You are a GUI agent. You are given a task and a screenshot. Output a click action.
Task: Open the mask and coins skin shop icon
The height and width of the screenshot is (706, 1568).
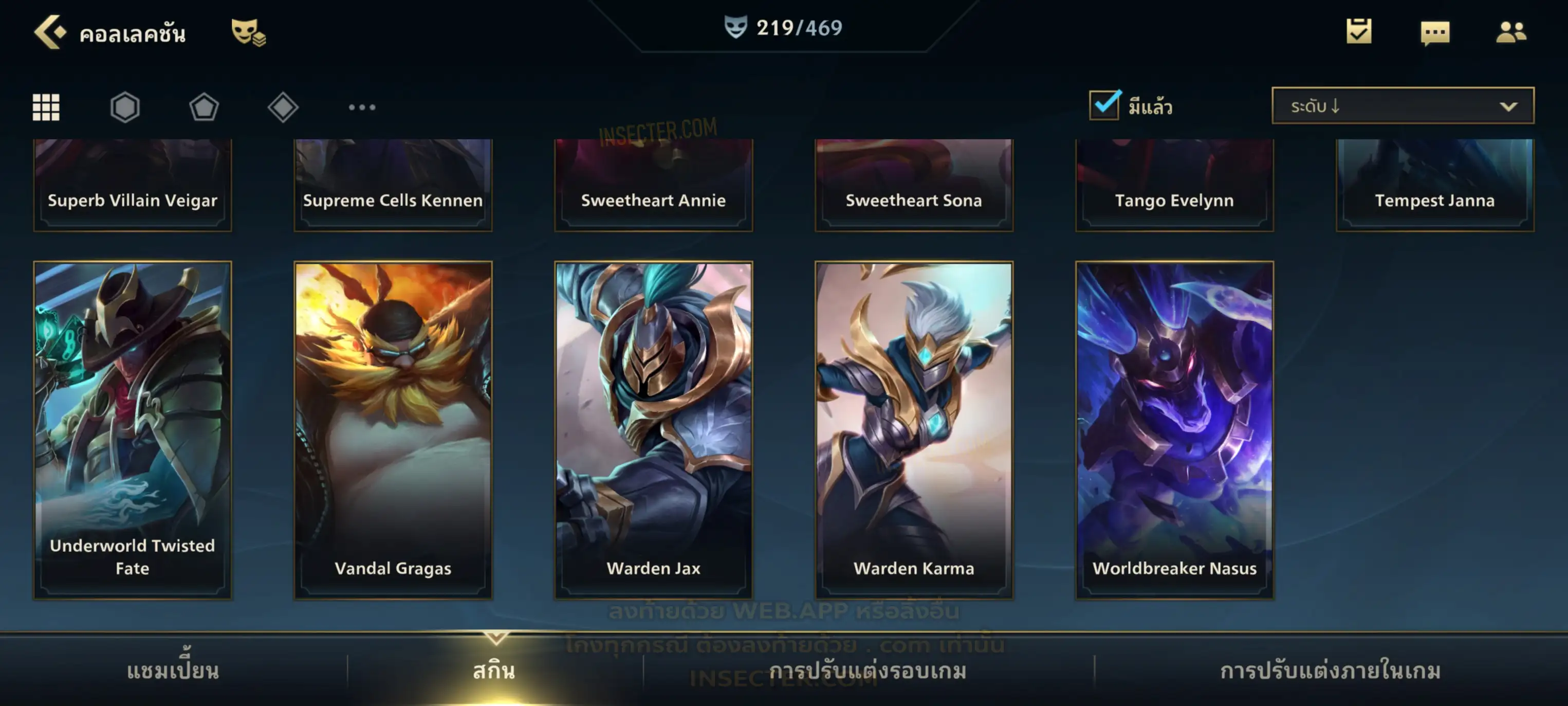pyautogui.click(x=248, y=32)
